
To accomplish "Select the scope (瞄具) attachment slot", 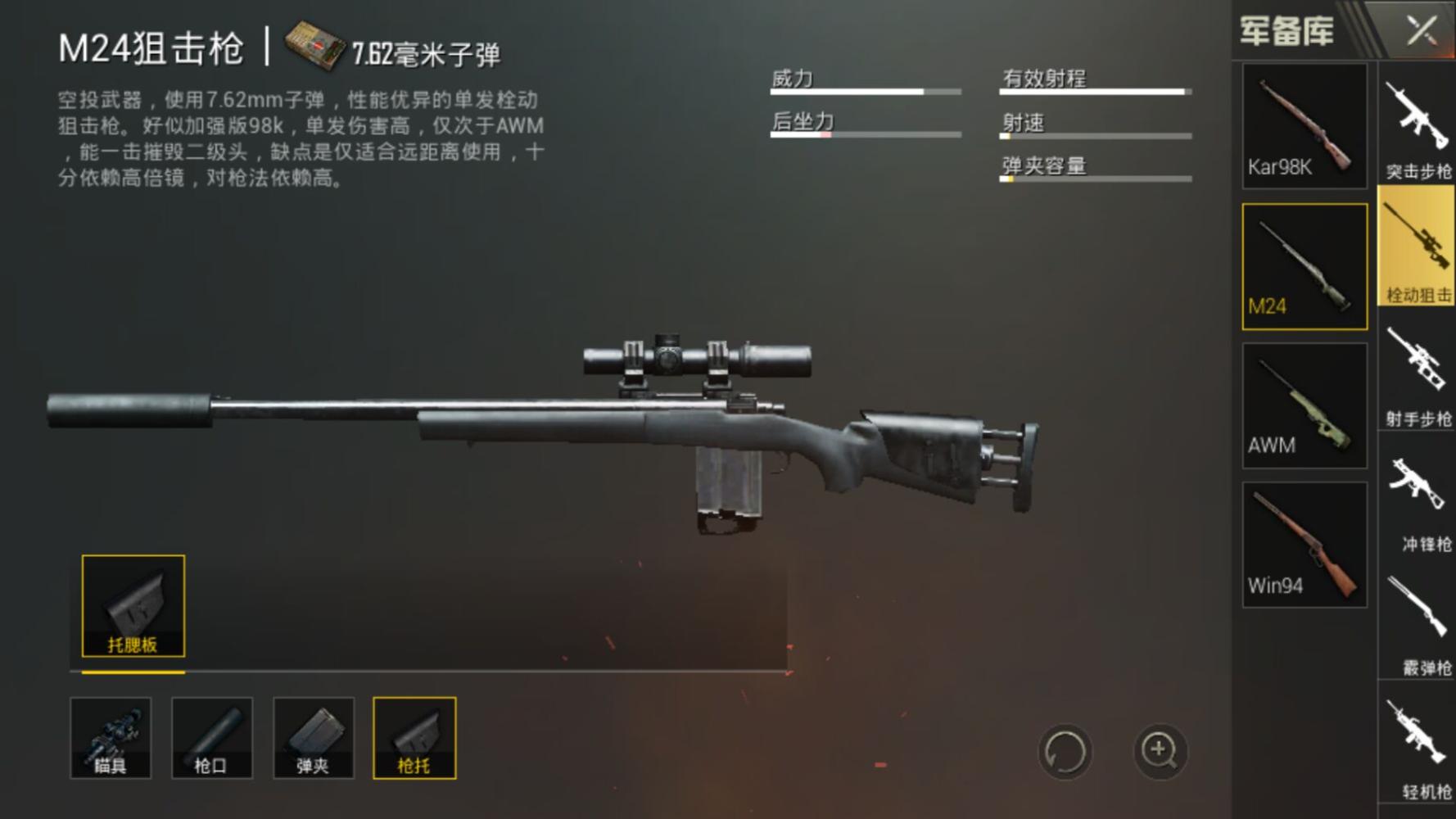I will tap(111, 737).
